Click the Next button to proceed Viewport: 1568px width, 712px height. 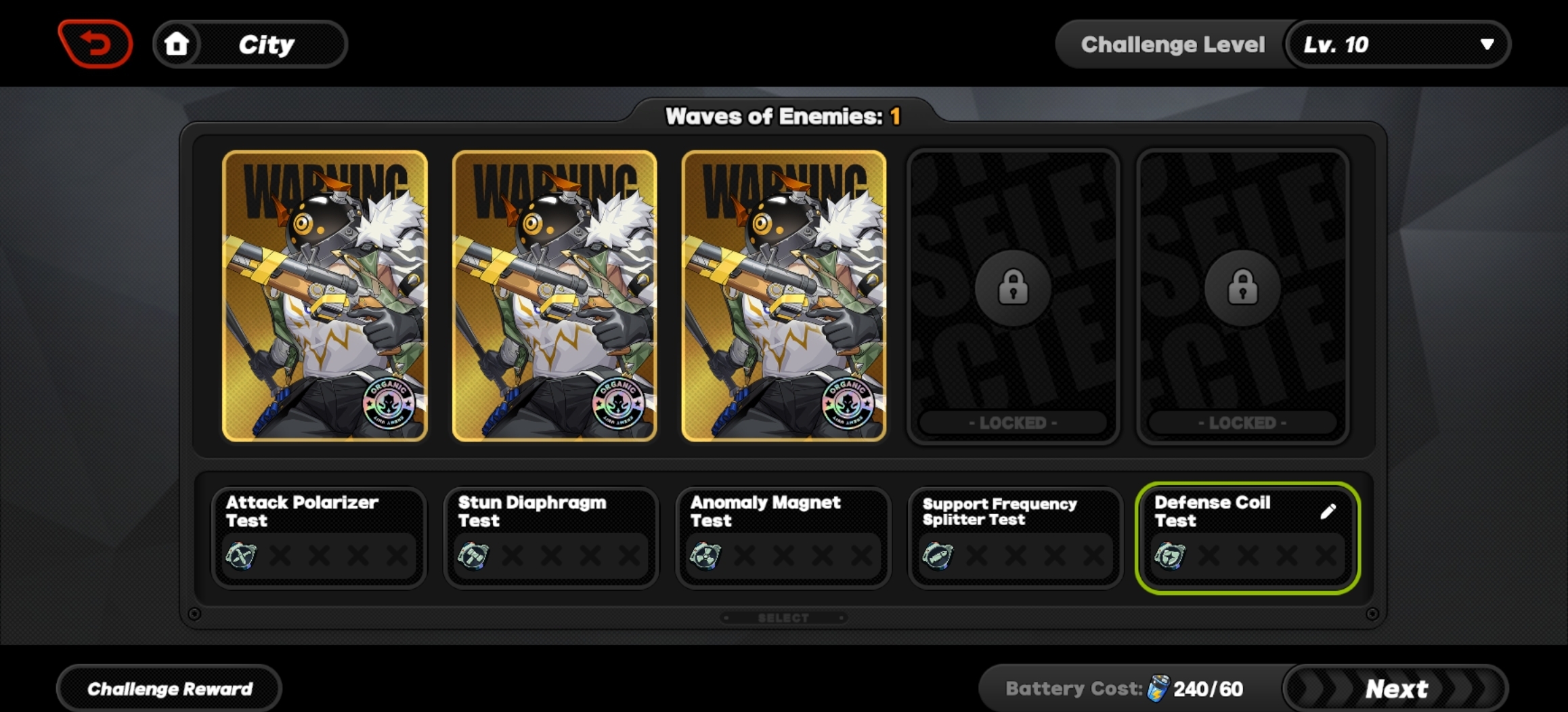[1395, 688]
